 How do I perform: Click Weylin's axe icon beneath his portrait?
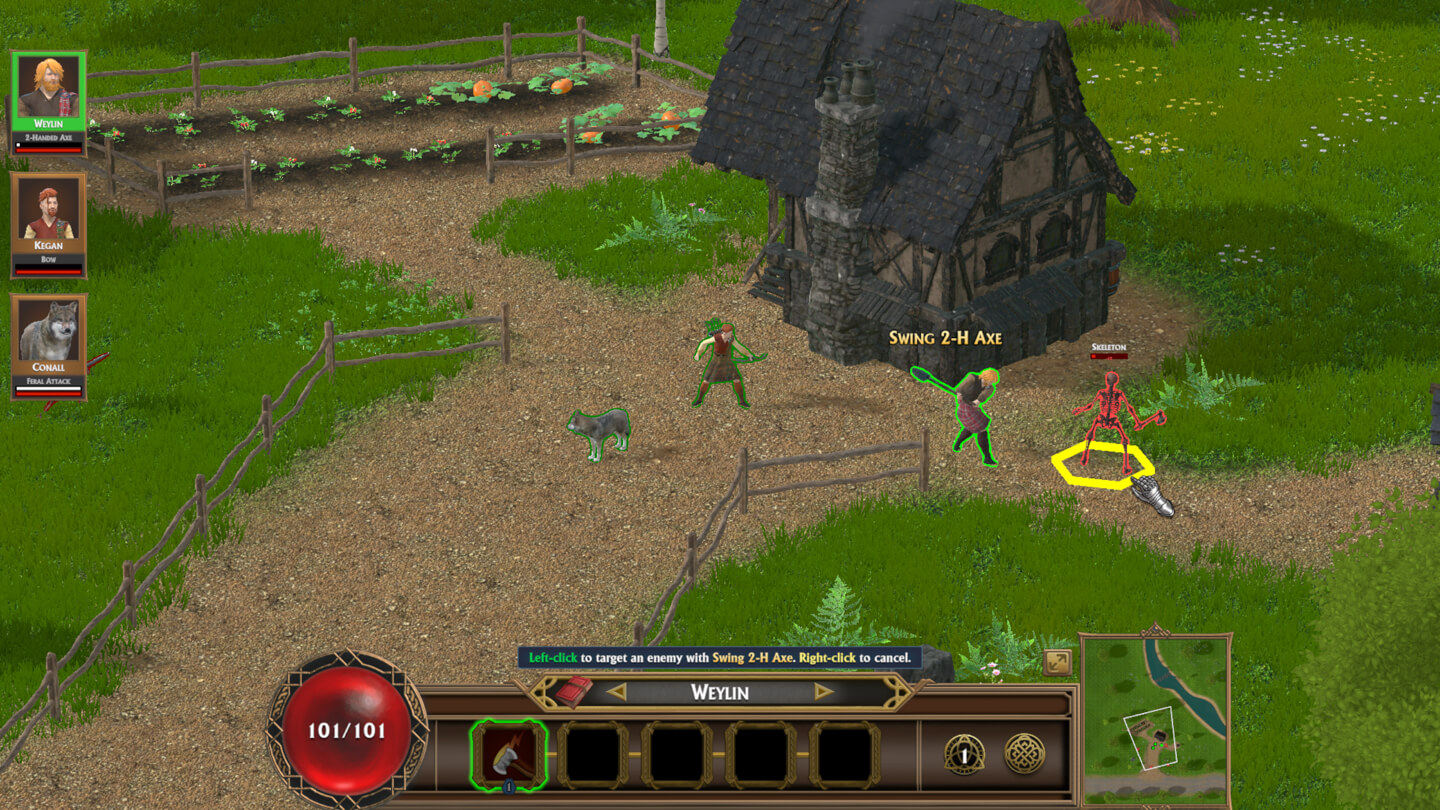pos(48,137)
